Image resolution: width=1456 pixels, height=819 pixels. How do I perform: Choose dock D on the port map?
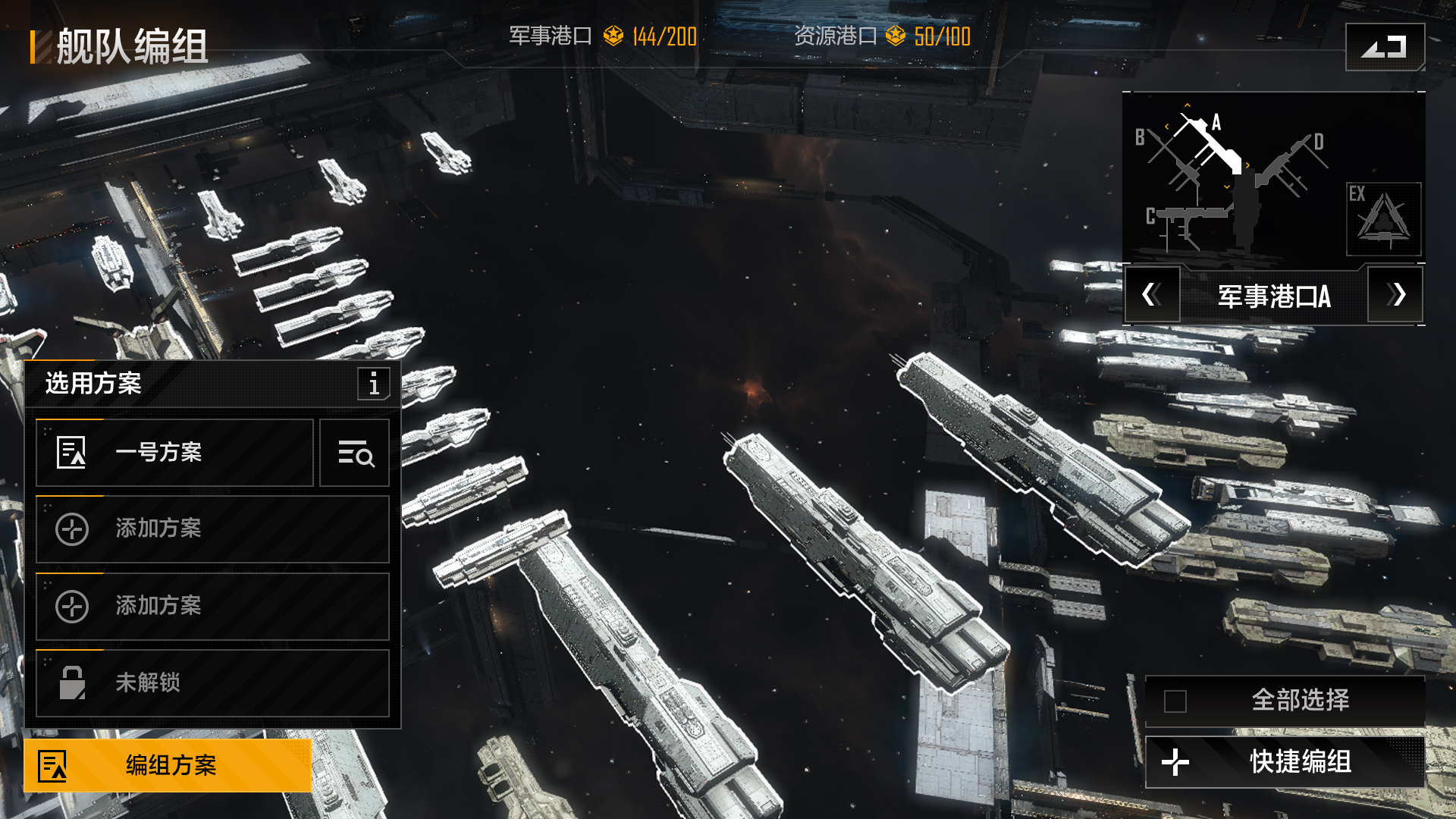coord(1290,163)
